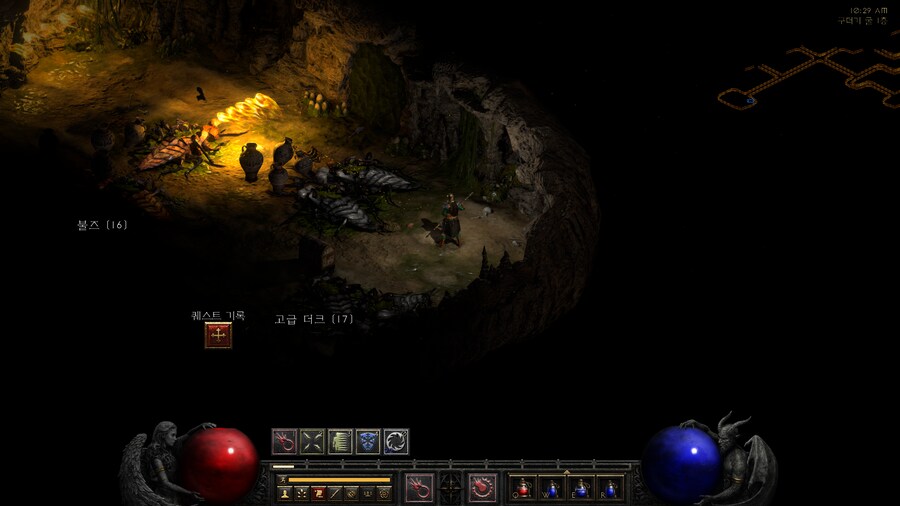Drink the blue mana potion in slot W
Viewport: 900px width, 506px height.
tap(553, 488)
